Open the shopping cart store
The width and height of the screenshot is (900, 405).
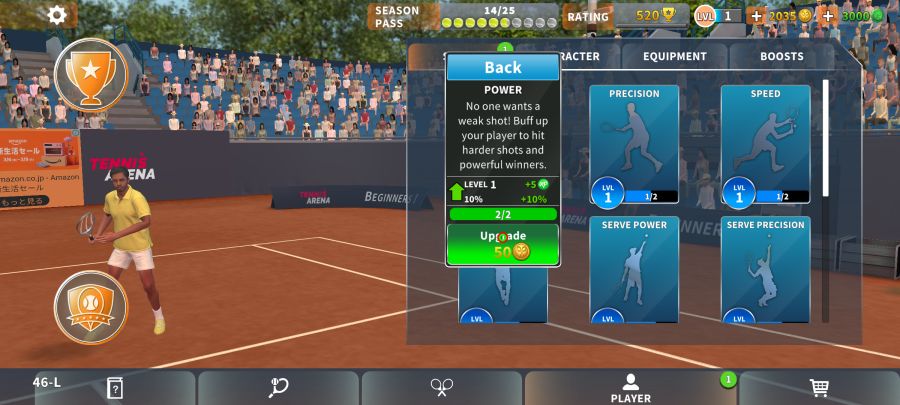click(x=819, y=388)
